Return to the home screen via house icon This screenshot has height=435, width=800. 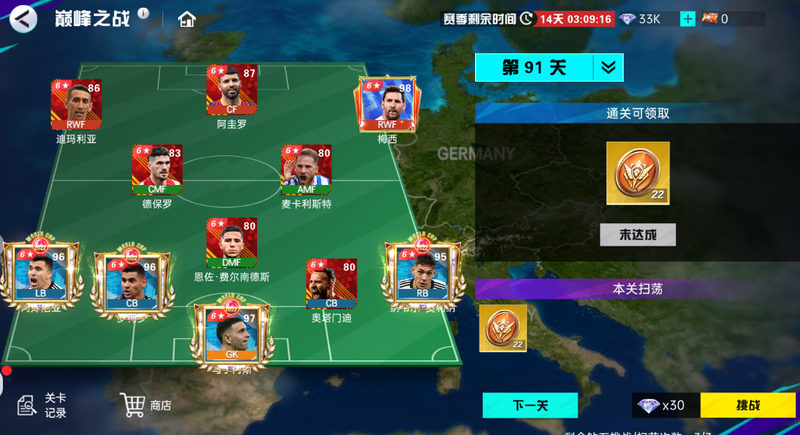tap(186, 19)
